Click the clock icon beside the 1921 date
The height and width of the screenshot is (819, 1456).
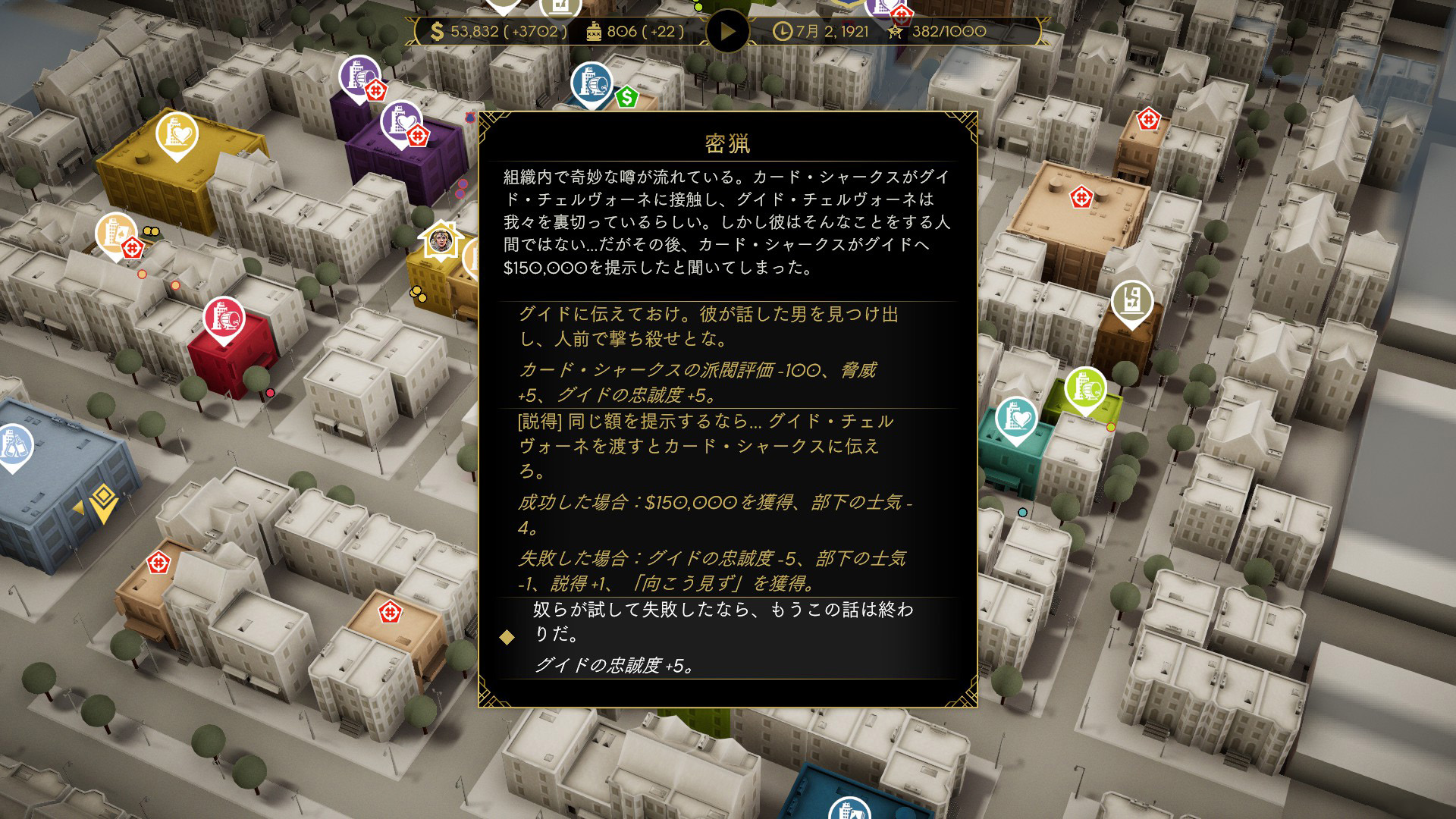tap(781, 32)
